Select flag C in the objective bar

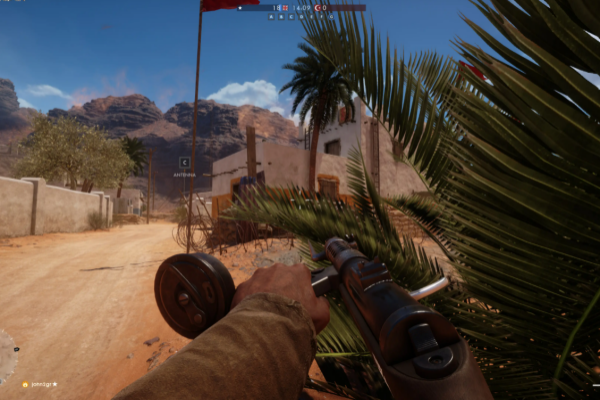coord(291,17)
